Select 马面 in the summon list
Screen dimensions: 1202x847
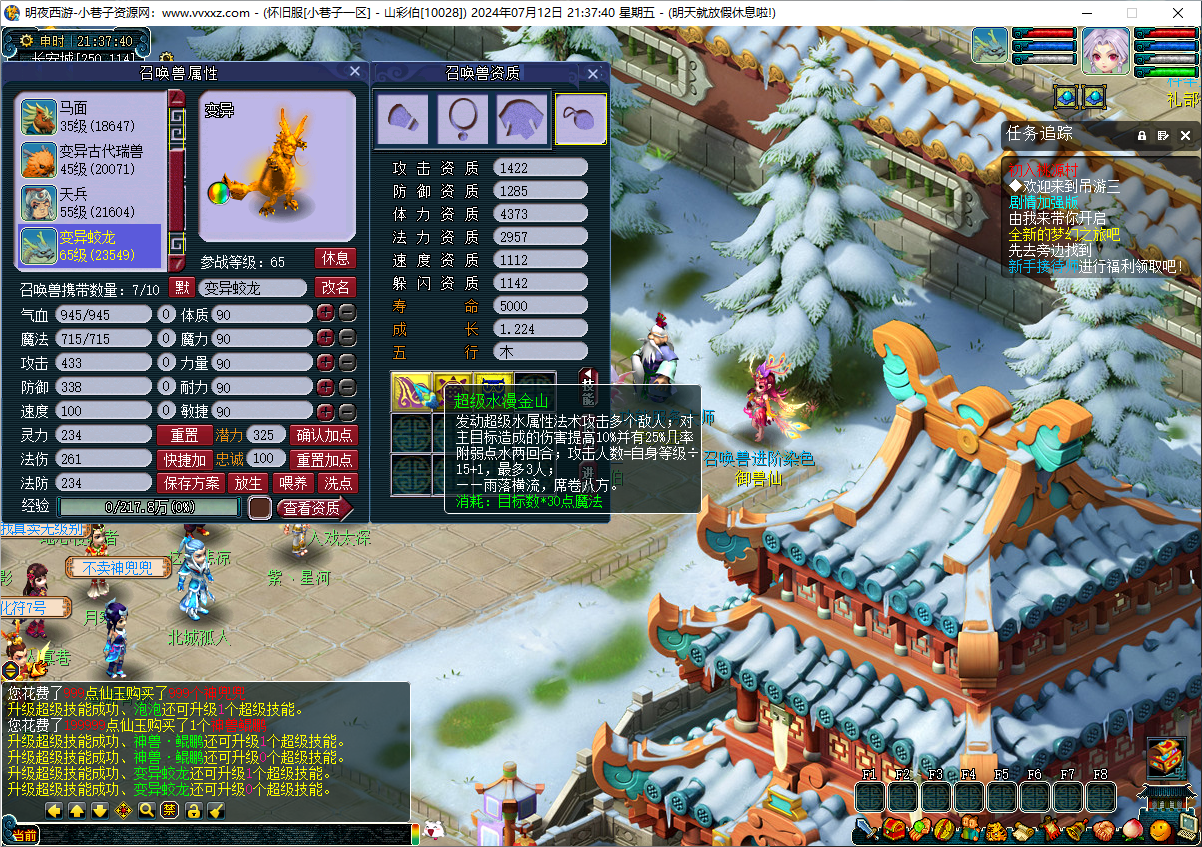(x=90, y=117)
